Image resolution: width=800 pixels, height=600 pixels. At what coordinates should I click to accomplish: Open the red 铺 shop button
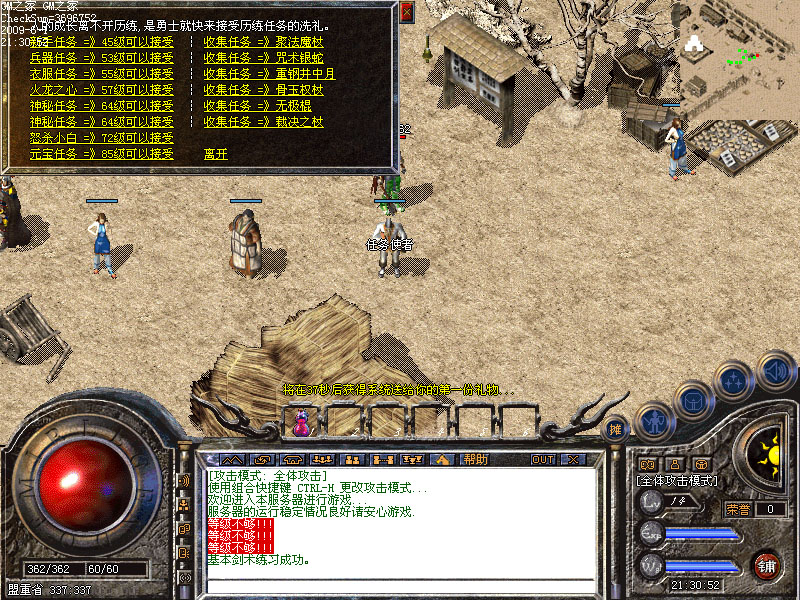point(766,565)
